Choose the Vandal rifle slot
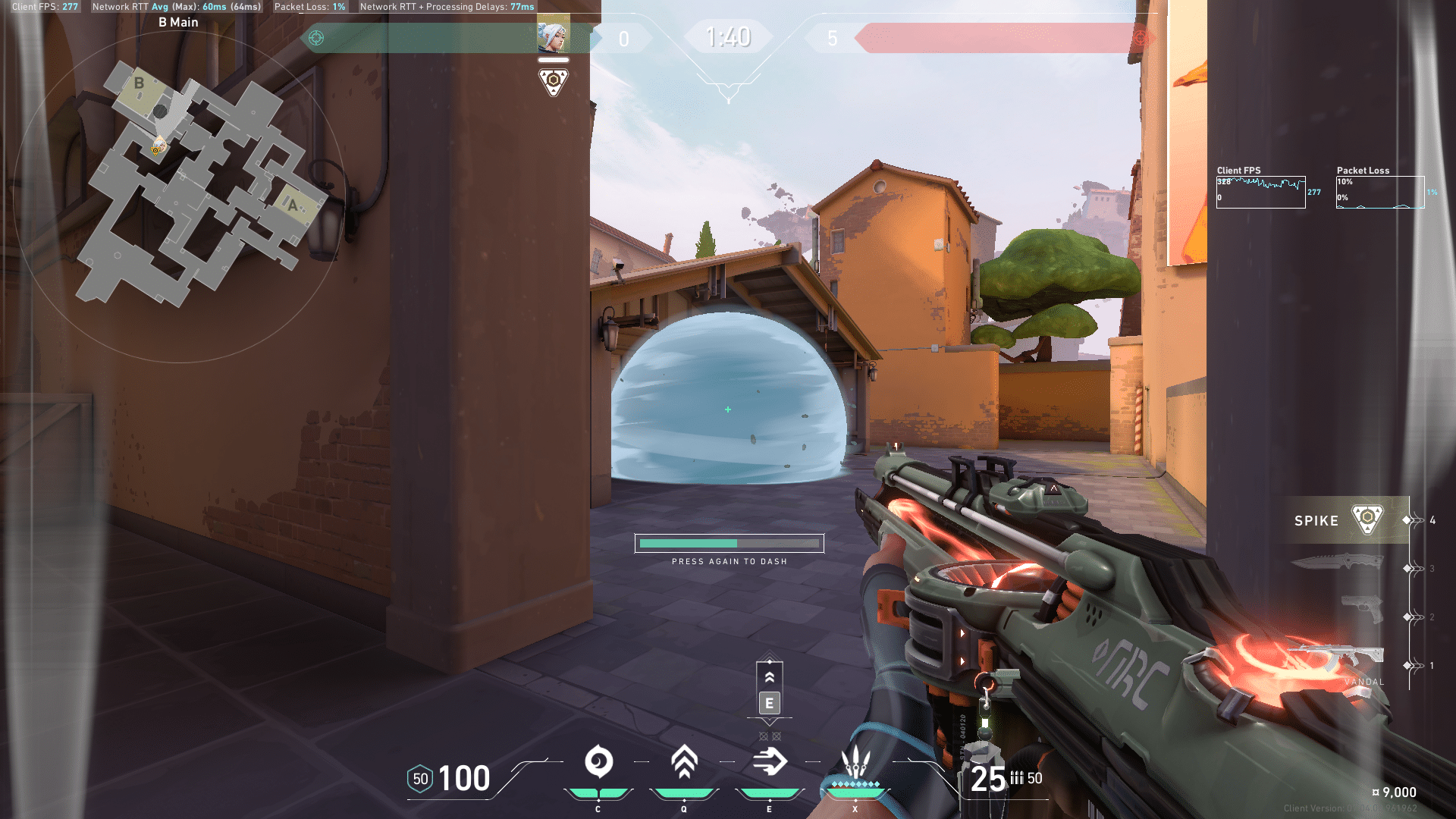The width and height of the screenshot is (1456, 819). pos(1336,657)
